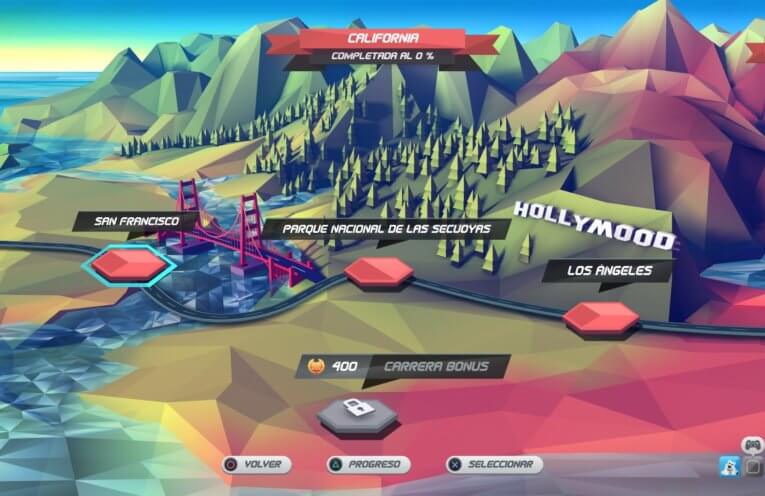Choose the Parque Nacional de las Secuoyas node
Viewport: 765px width, 496px height.
[378, 272]
